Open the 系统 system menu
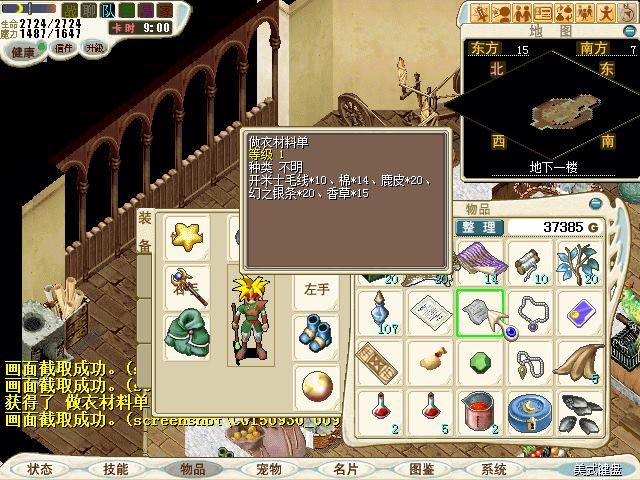Screen dimensions: 640x480 click(x=493, y=468)
